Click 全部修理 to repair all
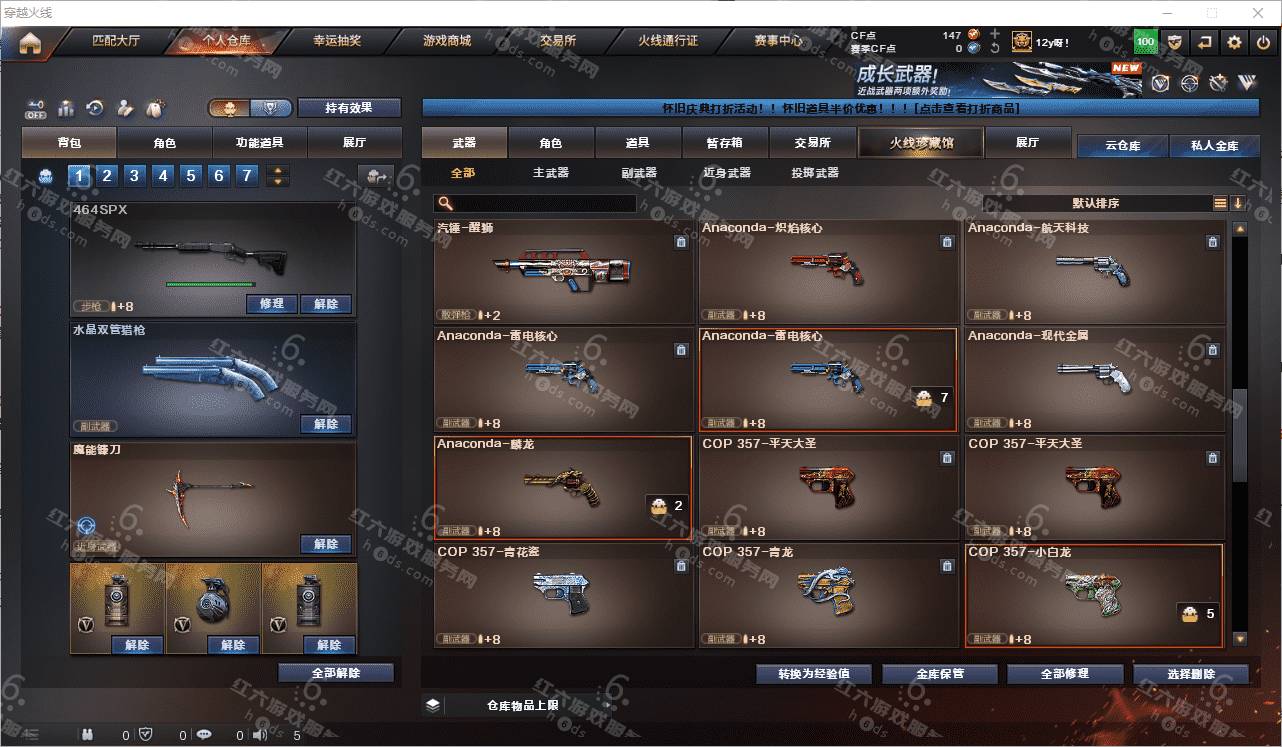 (1063, 674)
